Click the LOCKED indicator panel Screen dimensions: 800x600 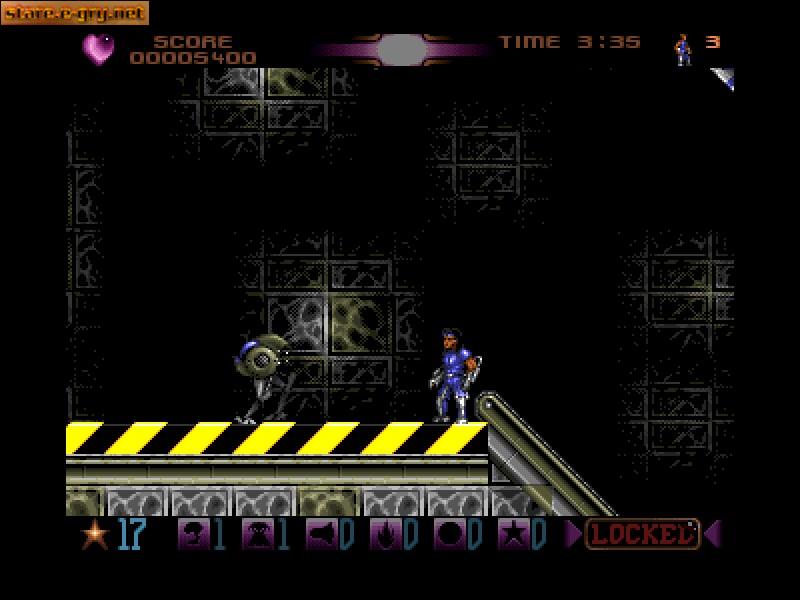(x=641, y=534)
